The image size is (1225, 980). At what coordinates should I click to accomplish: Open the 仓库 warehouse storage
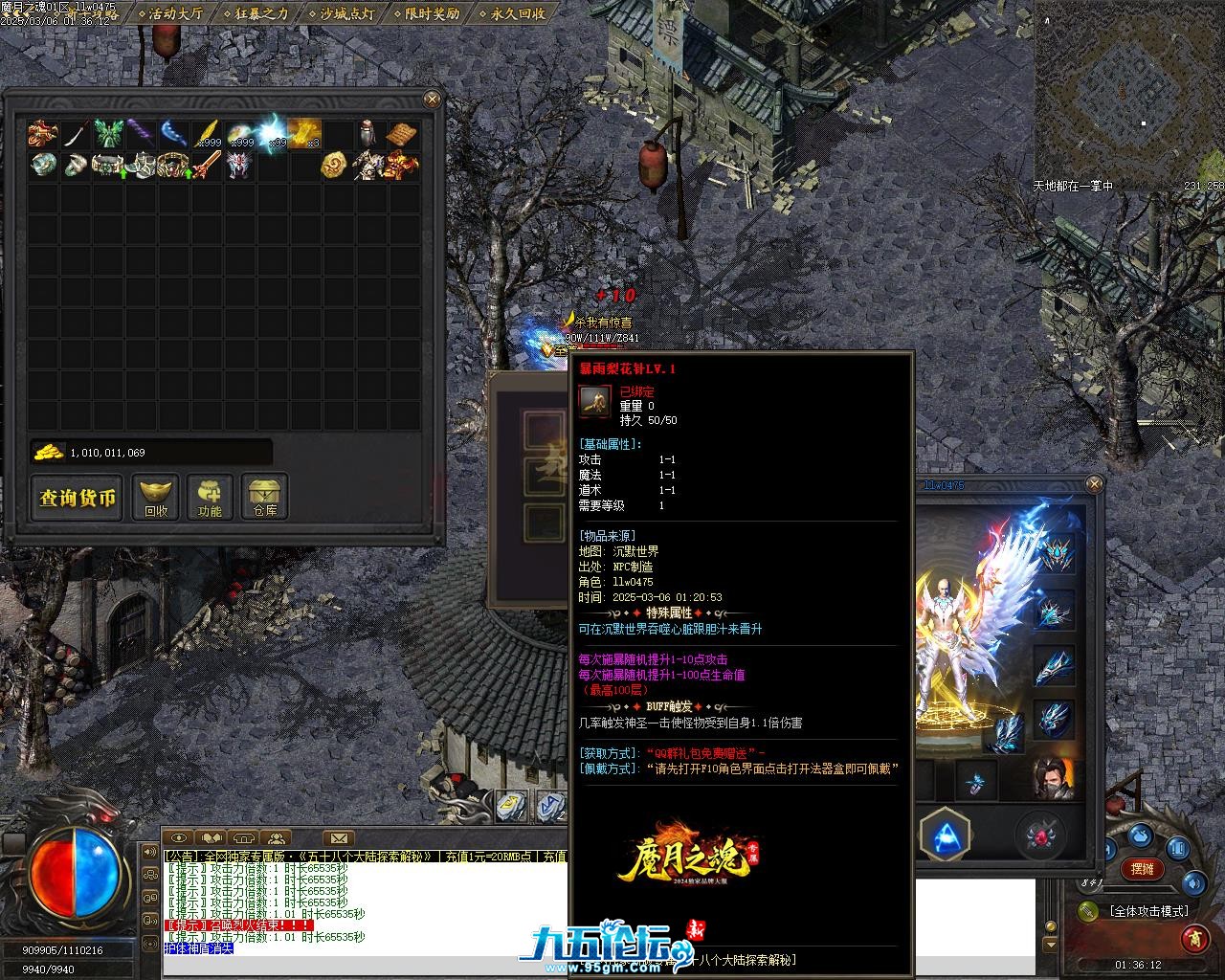coord(265,498)
